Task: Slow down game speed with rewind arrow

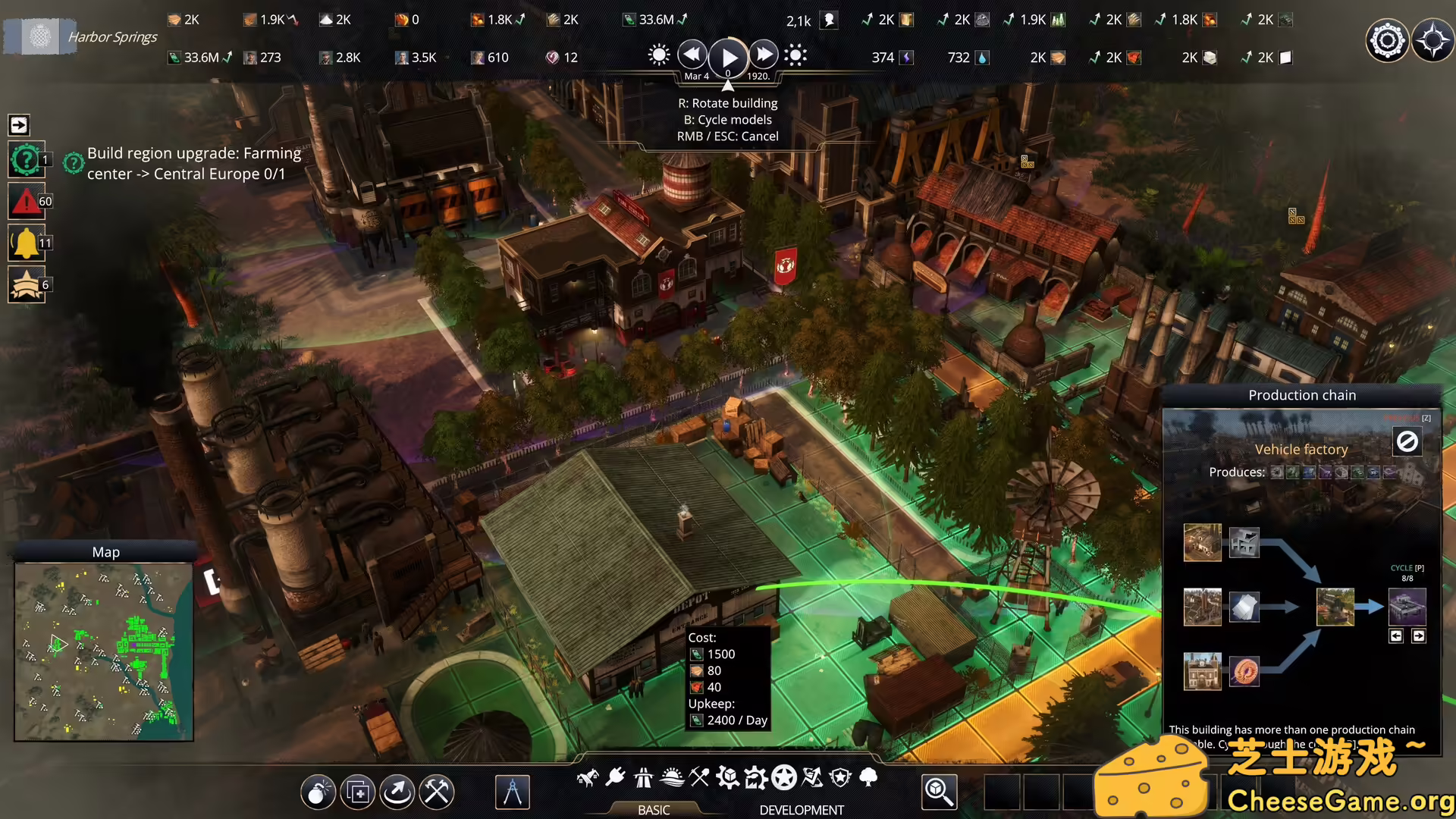Action: click(x=692, y=55)
